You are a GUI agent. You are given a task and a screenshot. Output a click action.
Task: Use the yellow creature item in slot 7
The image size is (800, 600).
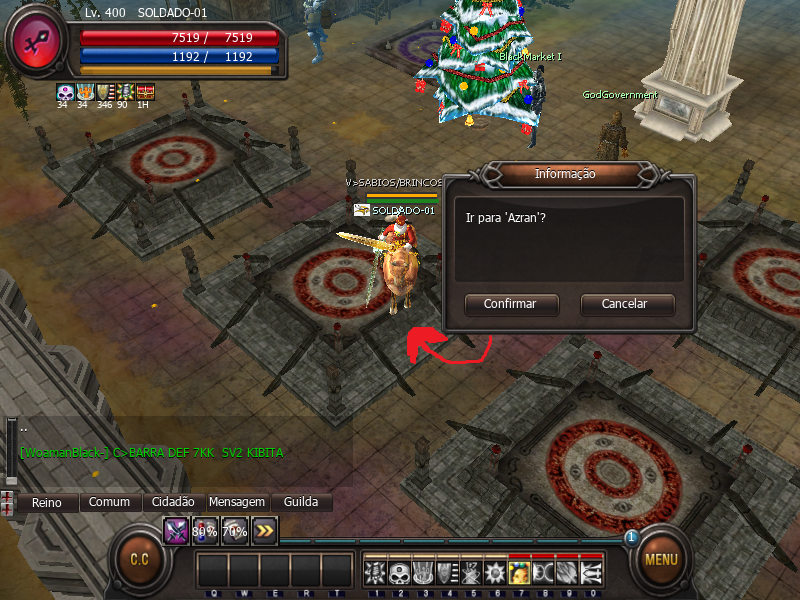(518, 572)
